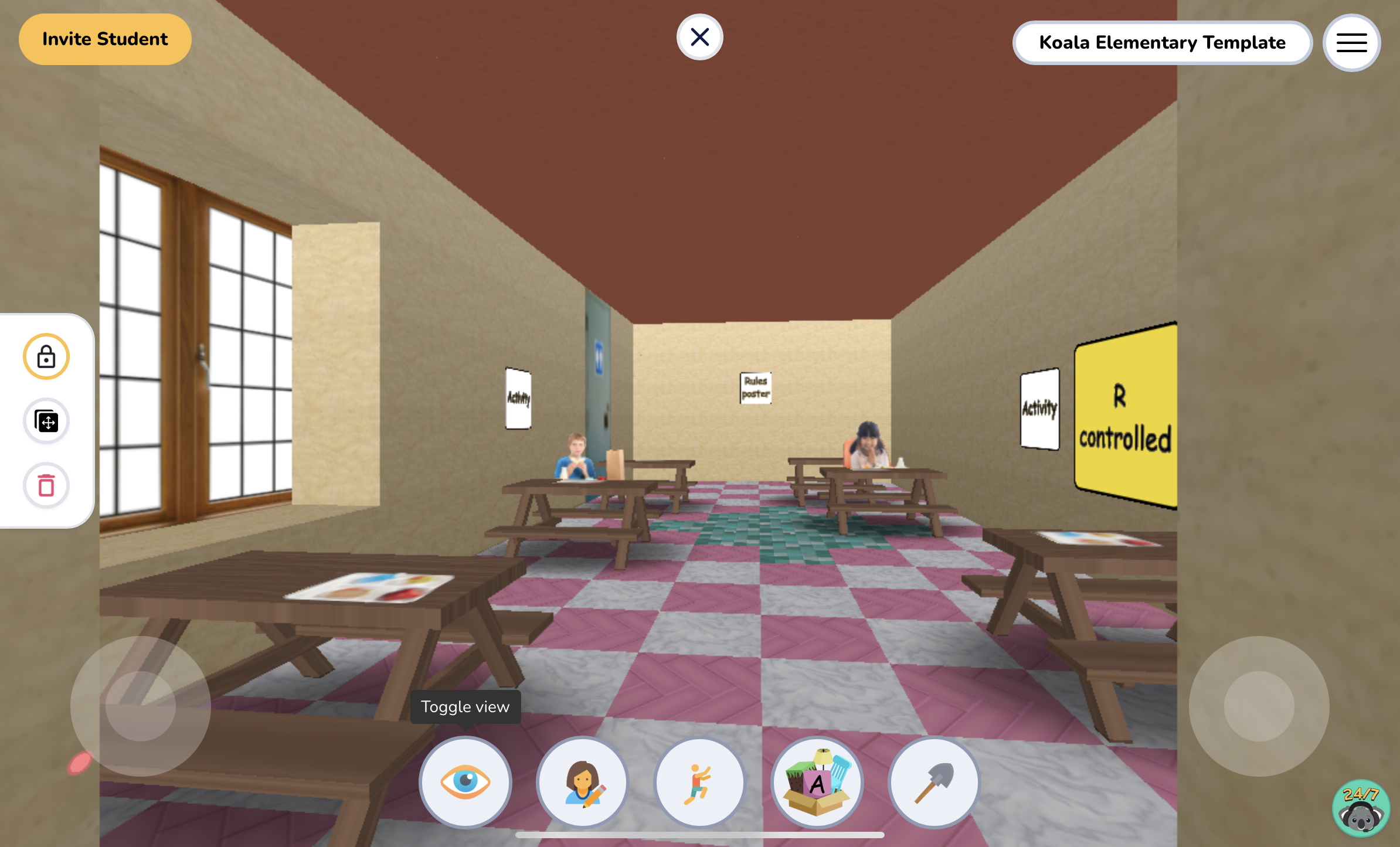Open the asset box library
1400x847 pixels.
[817, 781]
